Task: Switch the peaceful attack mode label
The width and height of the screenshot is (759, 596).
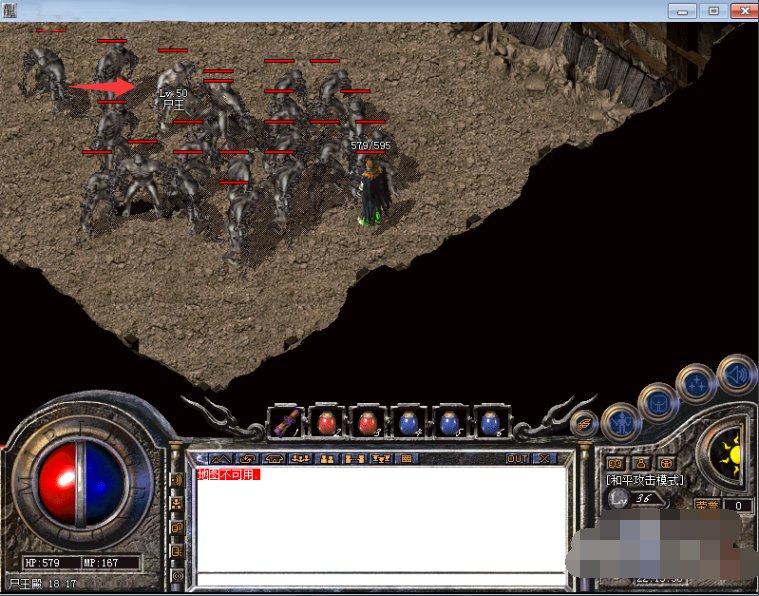Action: [645, 480]
